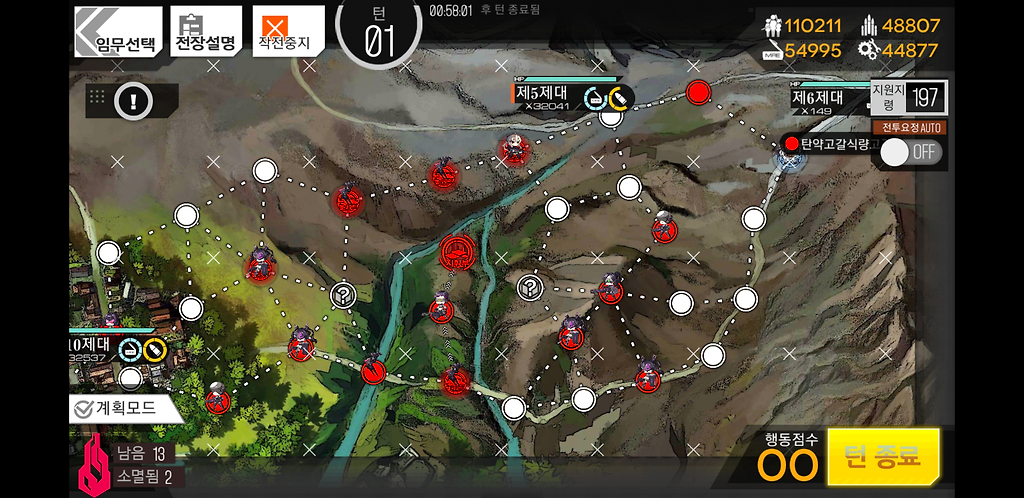Open the 전장설명 battlefield briefing
Viewport: 1024px width, 498px height.
(x=206, y=31)
